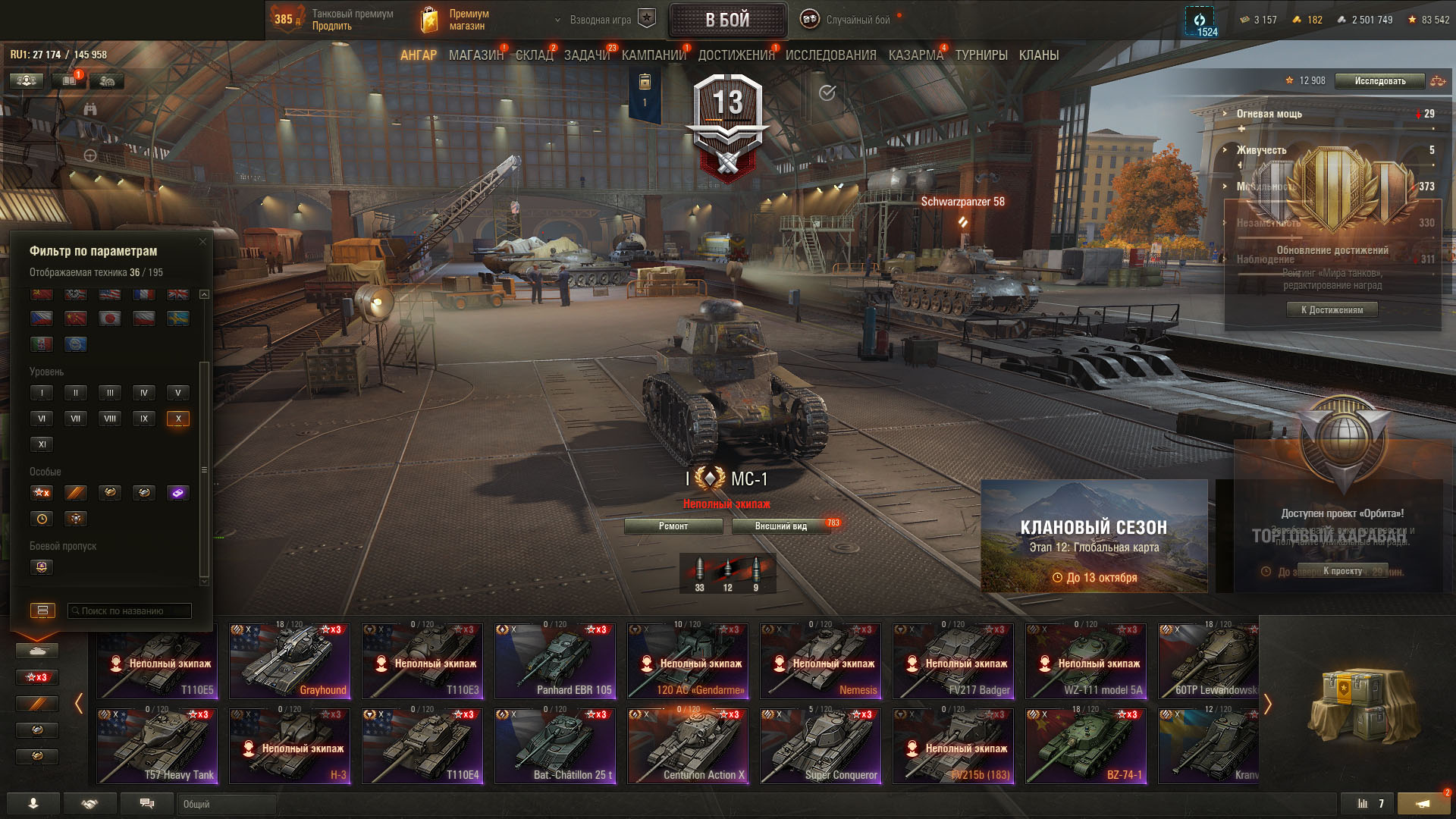The image size is (1456, 819).
Task: Click the Ремонт button
Action: coord(673,526)
